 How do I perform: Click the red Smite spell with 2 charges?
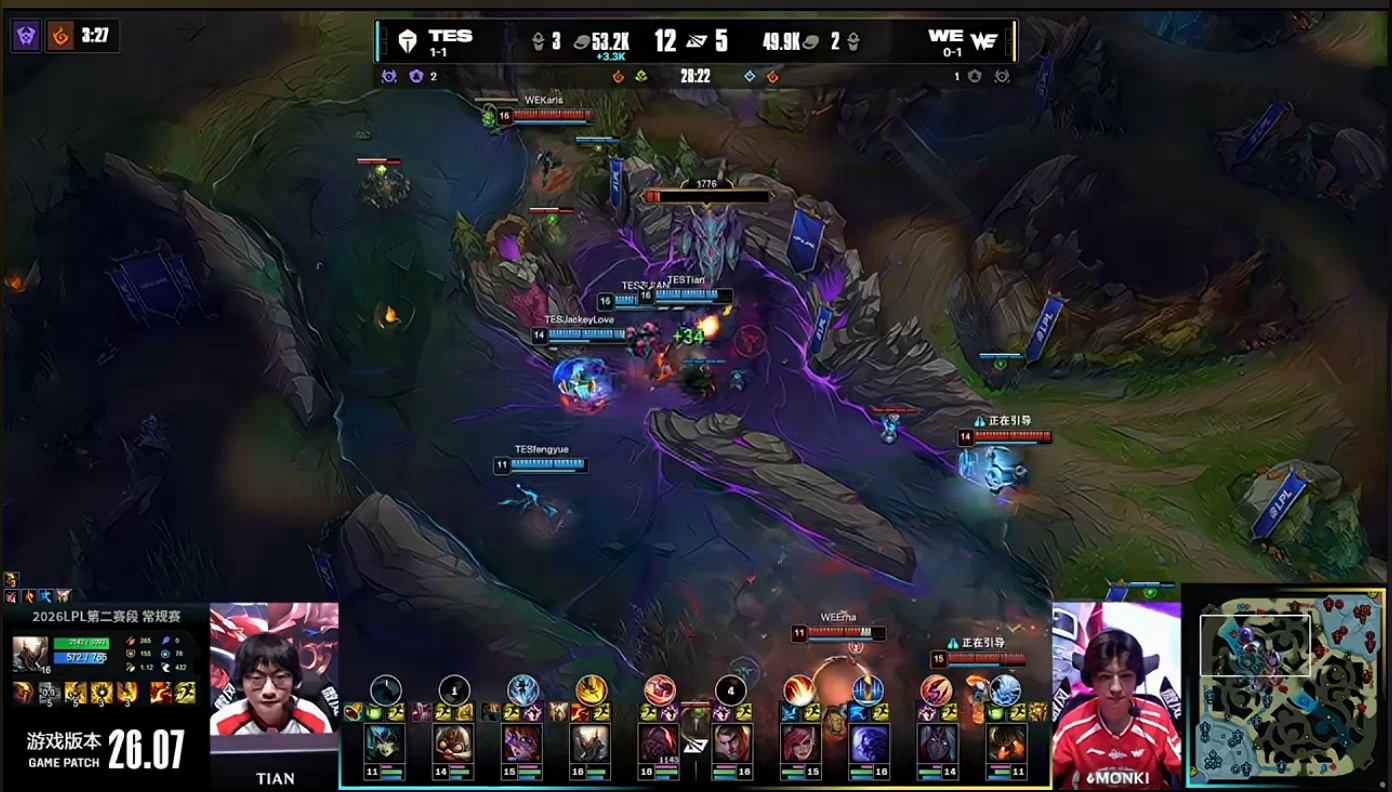coord(159,692)
